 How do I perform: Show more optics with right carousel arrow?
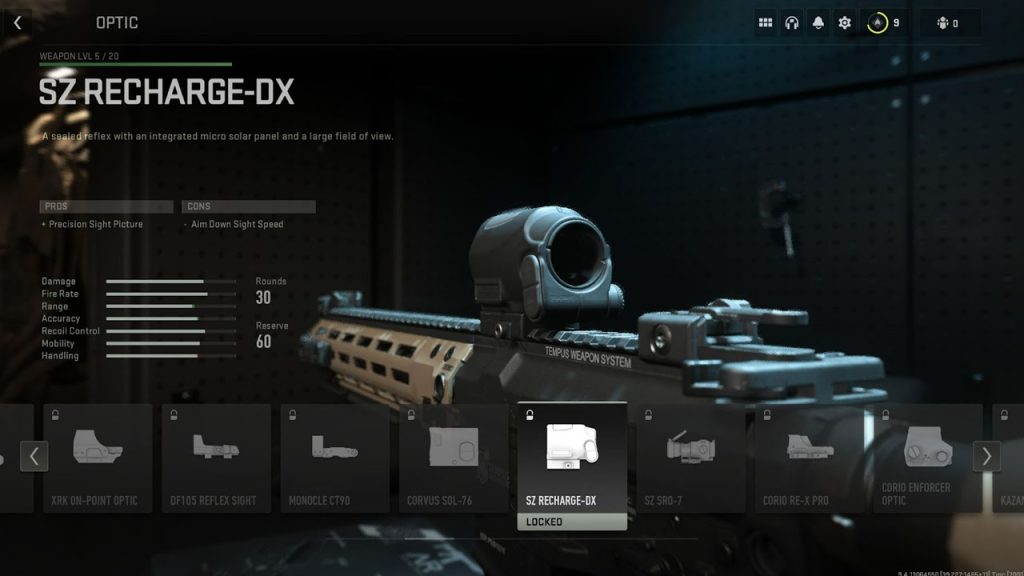pyautogui.click(x=986, y=457)
